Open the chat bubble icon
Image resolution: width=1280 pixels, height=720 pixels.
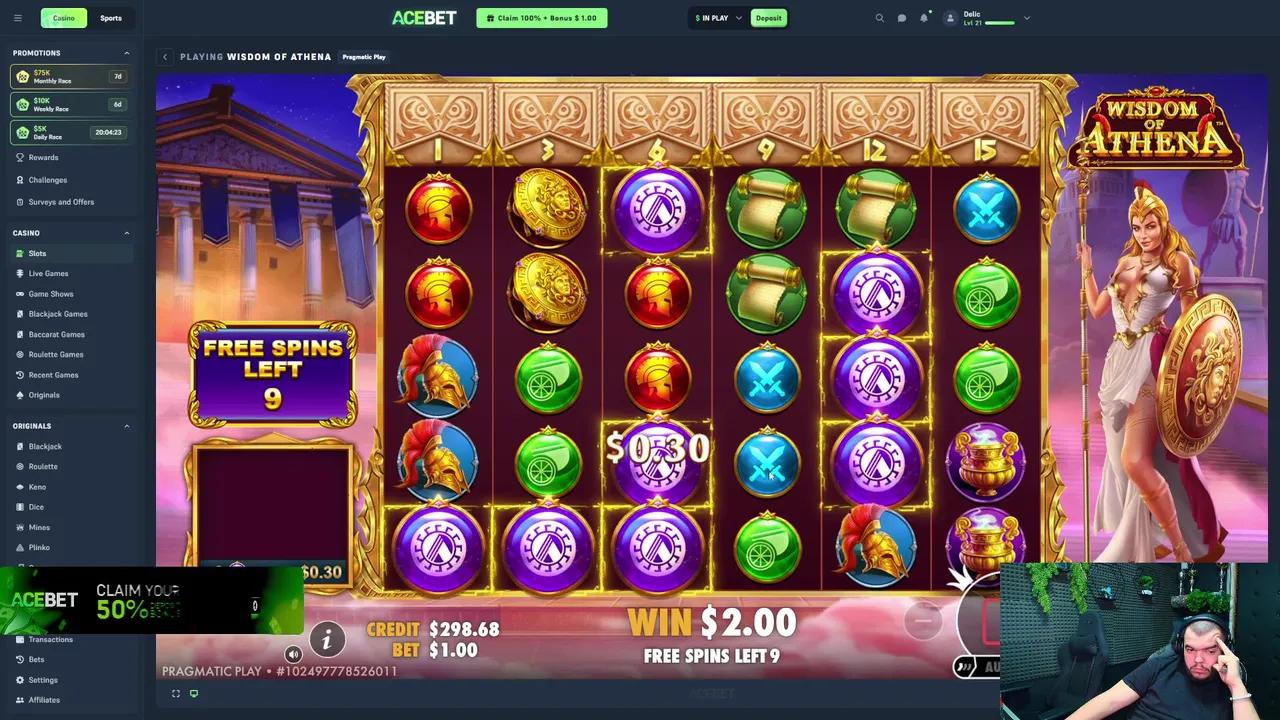(x=901, y=18)
